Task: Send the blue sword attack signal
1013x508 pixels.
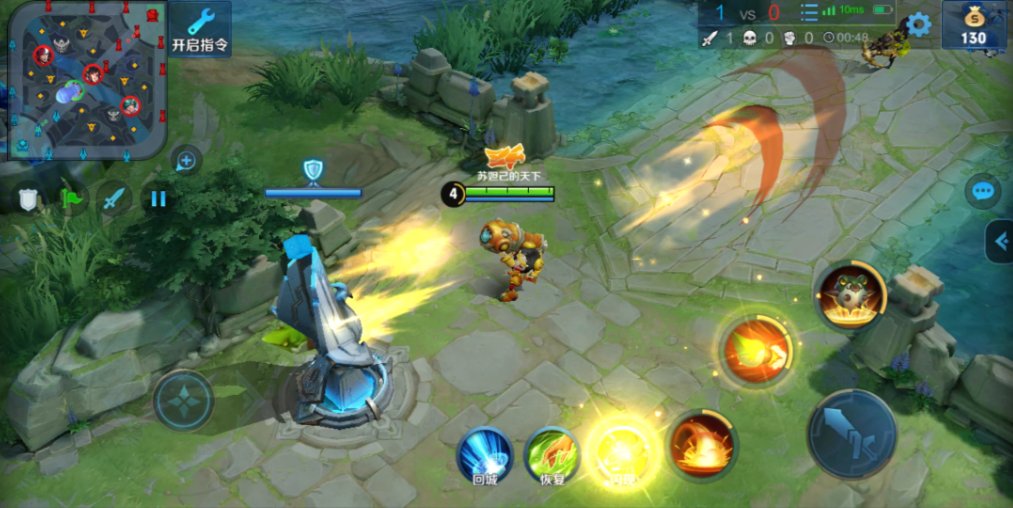Action: click(x=115, y=199)
